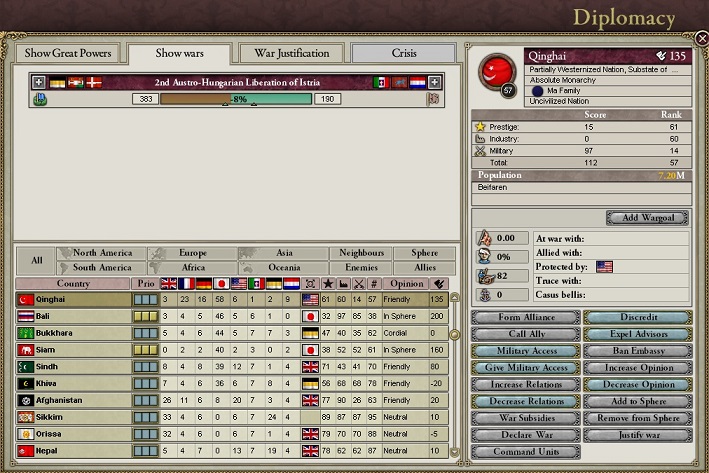Filter the list to Europe
Screen dimensions: 709x473
[x=193, y=254]
